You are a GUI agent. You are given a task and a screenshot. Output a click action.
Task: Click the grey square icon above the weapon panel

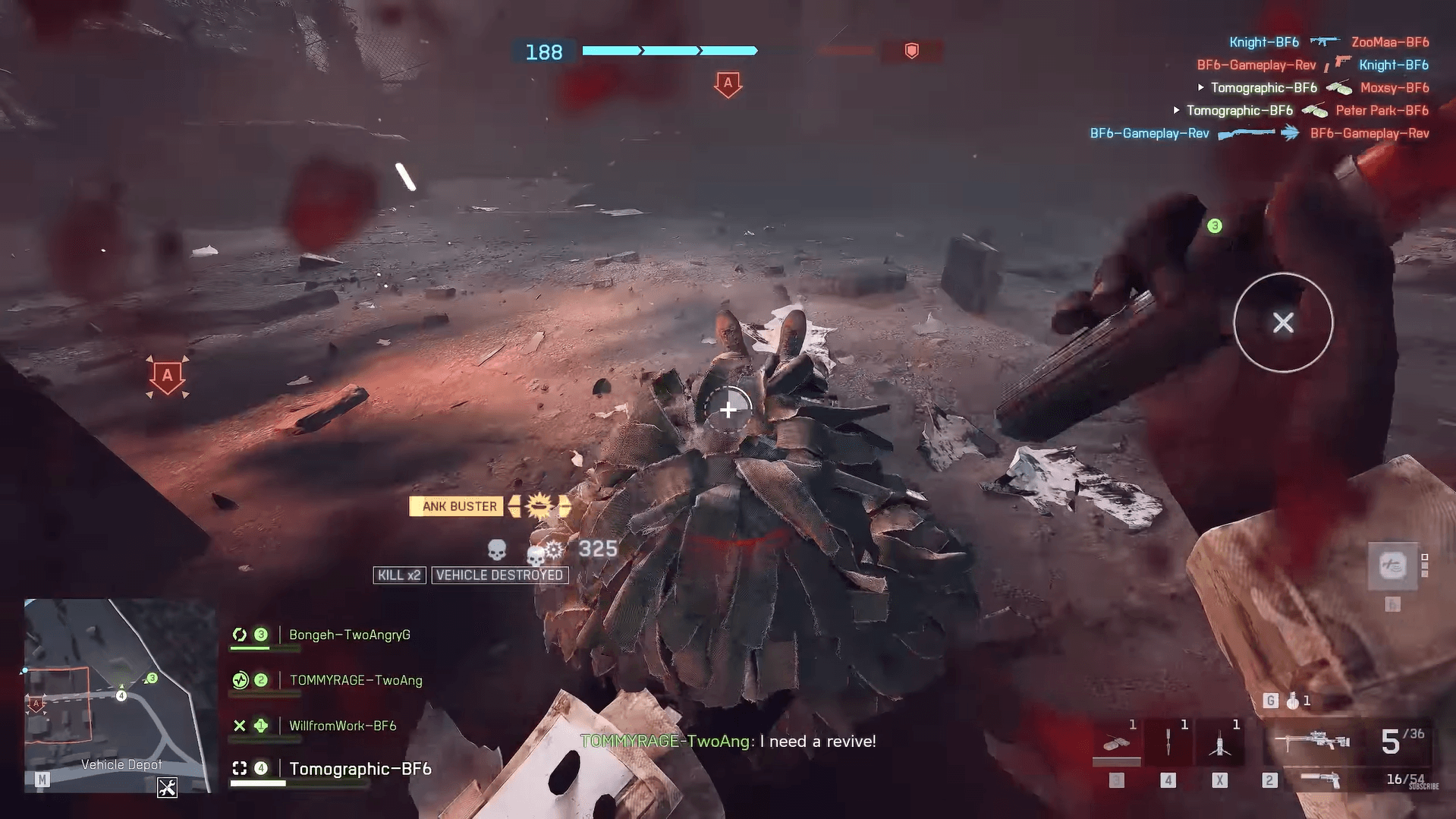click(1392, 565)
